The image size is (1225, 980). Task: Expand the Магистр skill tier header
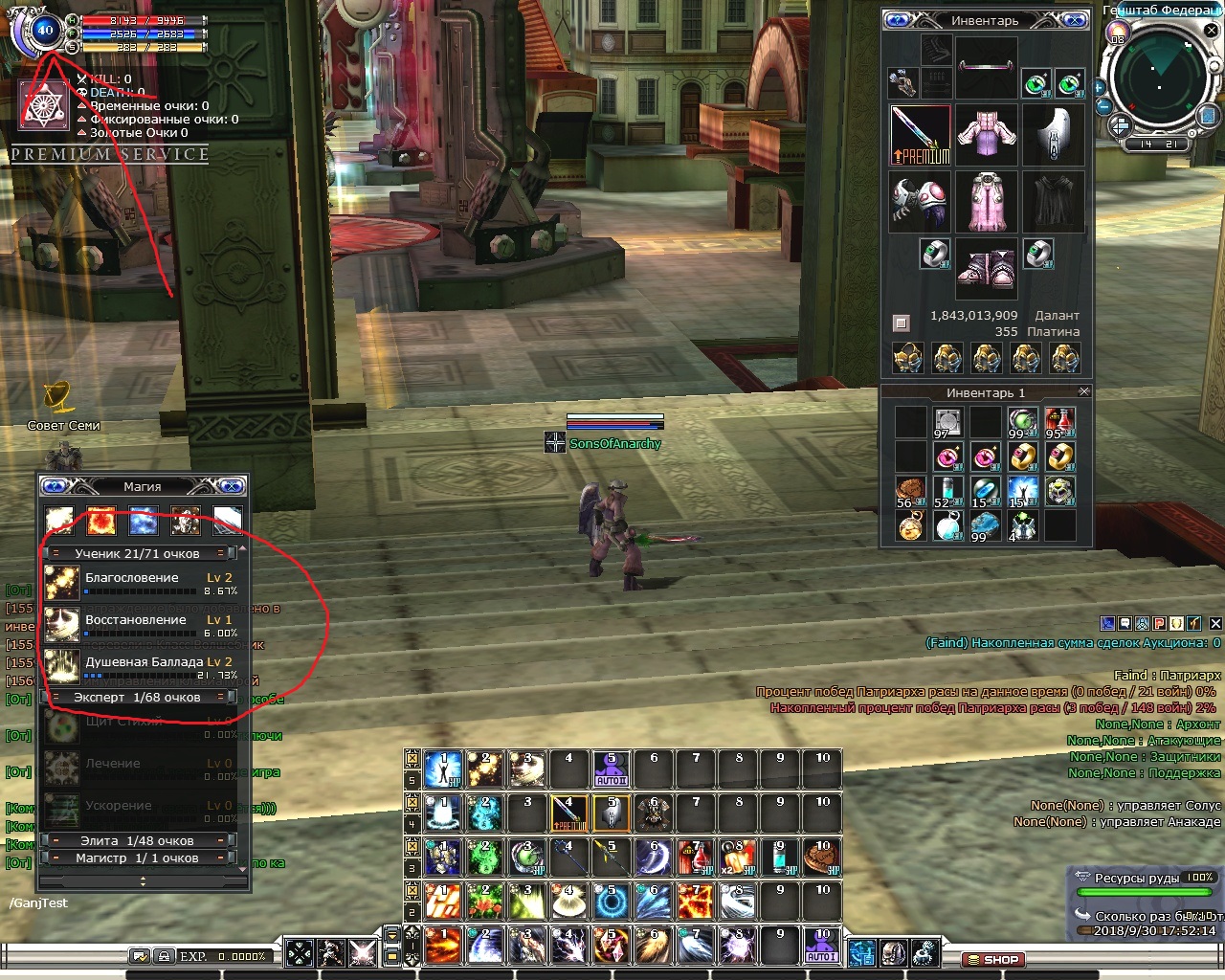click(x=137, y=857)
